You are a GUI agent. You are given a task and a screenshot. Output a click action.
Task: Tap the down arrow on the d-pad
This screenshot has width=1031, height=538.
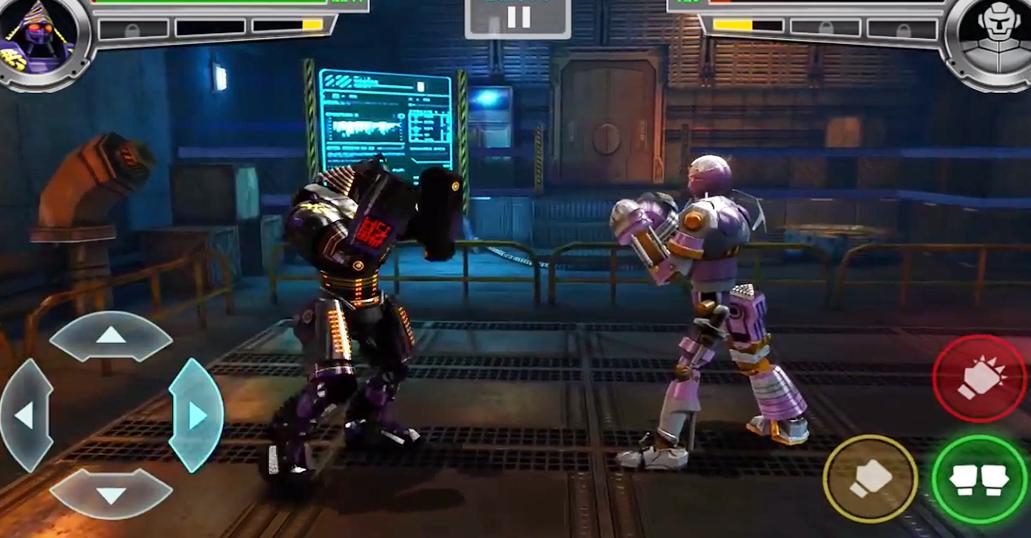click(111, 493)
